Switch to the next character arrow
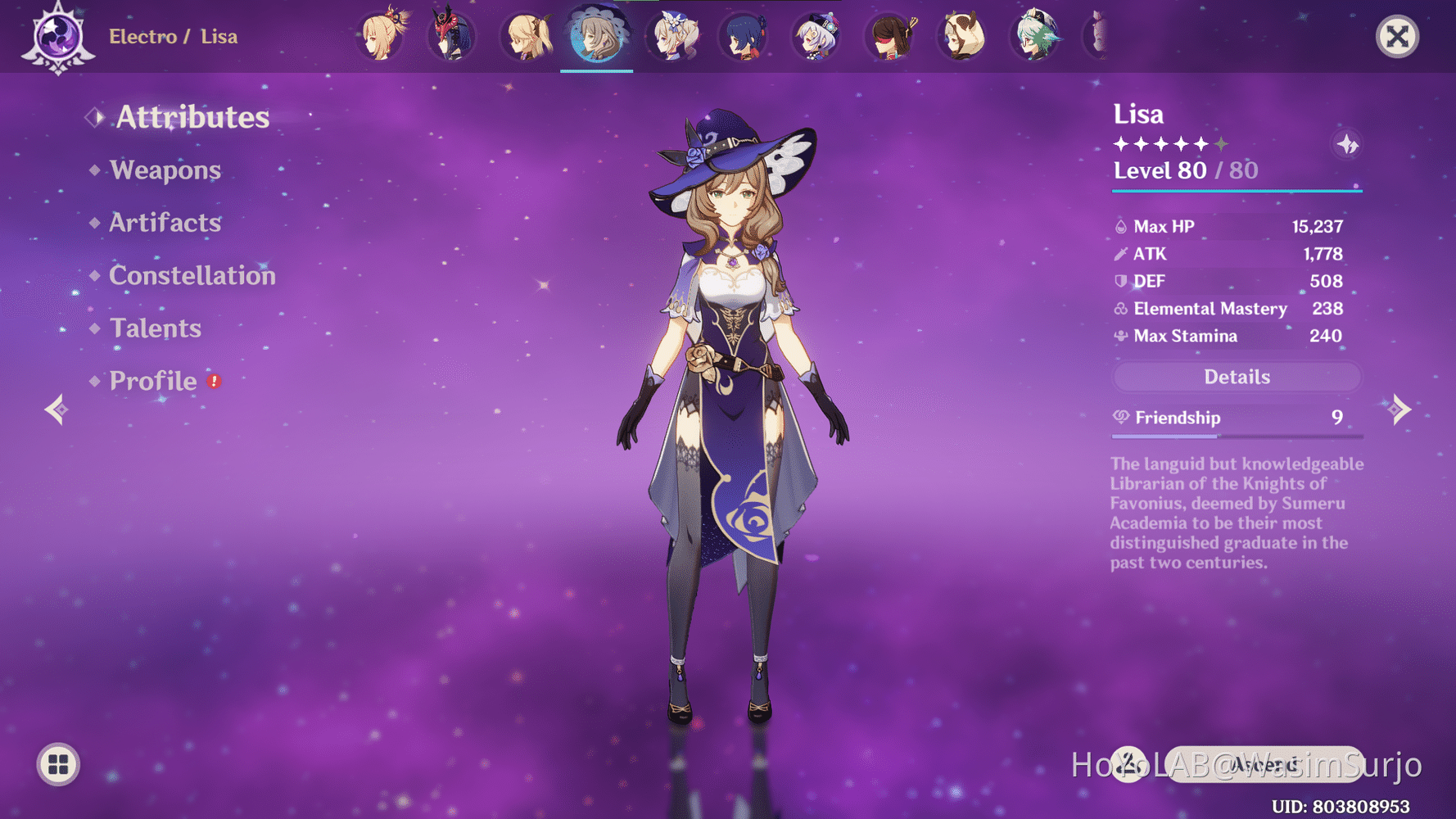1456x819 pixels. click(x=1400, y=409)
